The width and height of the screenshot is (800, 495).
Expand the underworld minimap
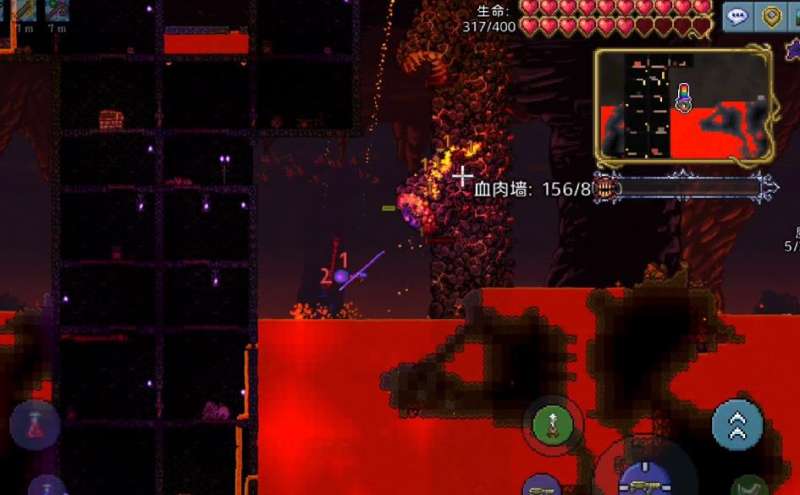(x=683, y=104)
